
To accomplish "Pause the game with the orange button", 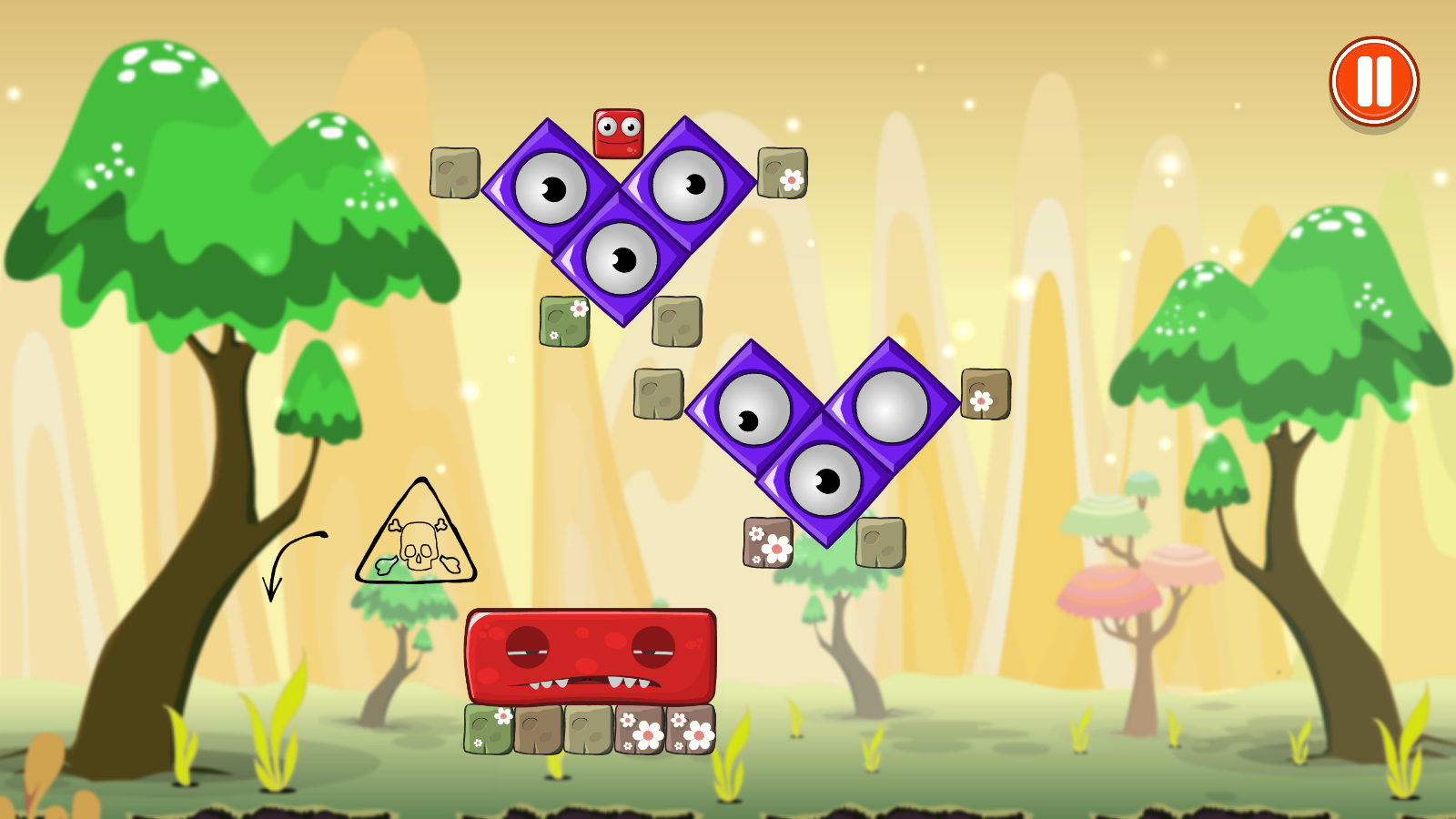I will [1374, 82].
